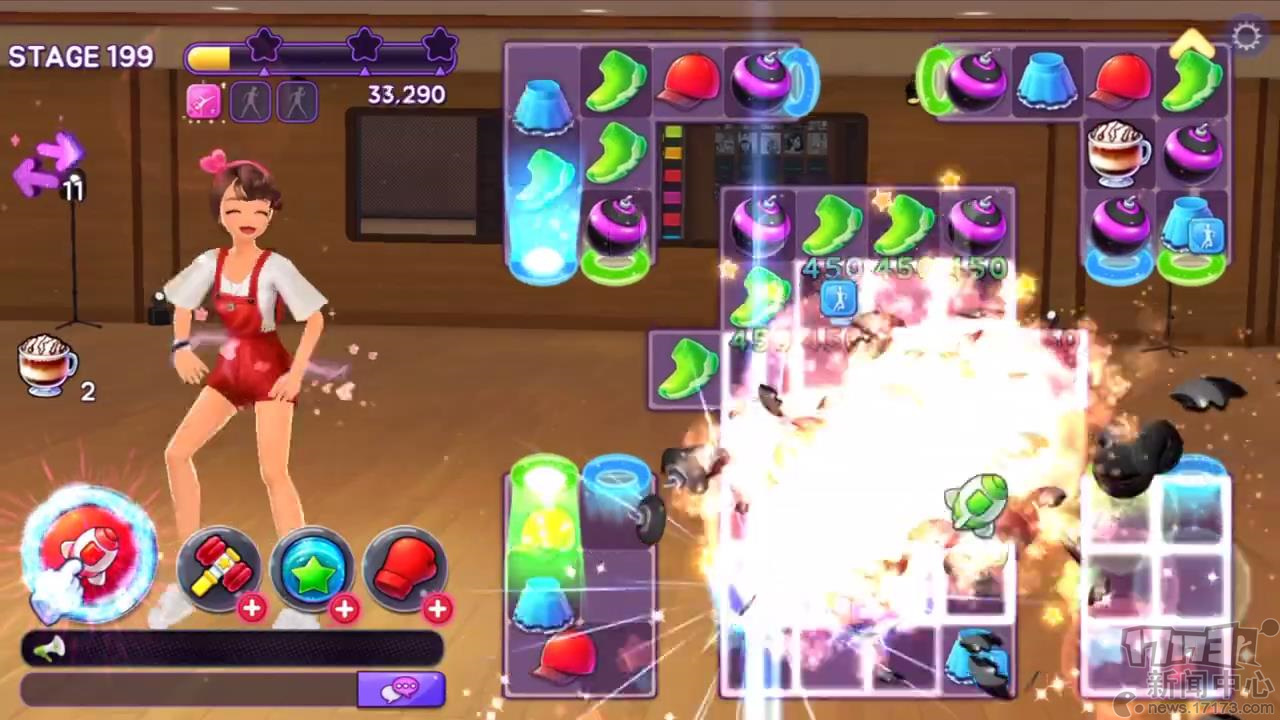Image resolution: width=1280 pixels, height=720 pixels.
Task: Open the chat speech bubble button
Action: (x=401, y=688)
